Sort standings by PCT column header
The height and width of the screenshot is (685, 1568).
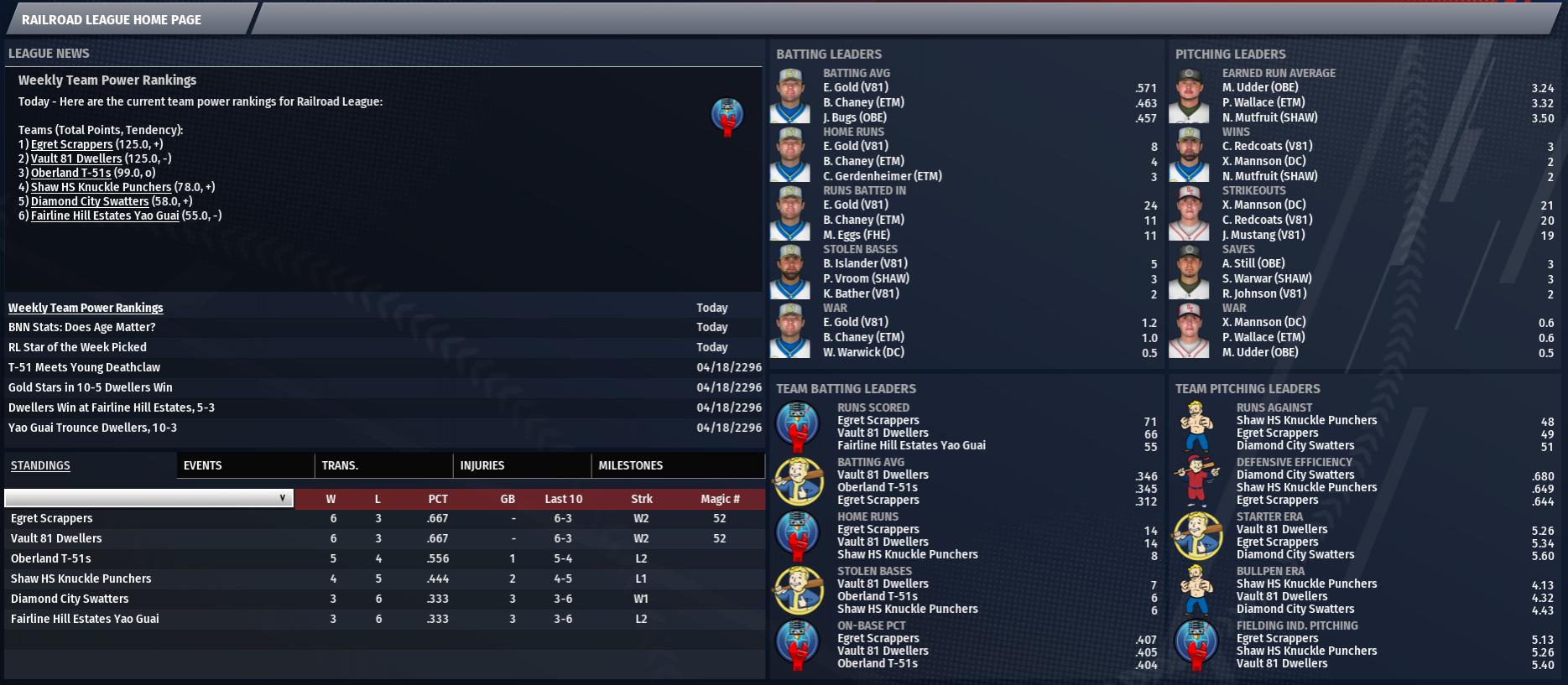[x=437, y=499]
